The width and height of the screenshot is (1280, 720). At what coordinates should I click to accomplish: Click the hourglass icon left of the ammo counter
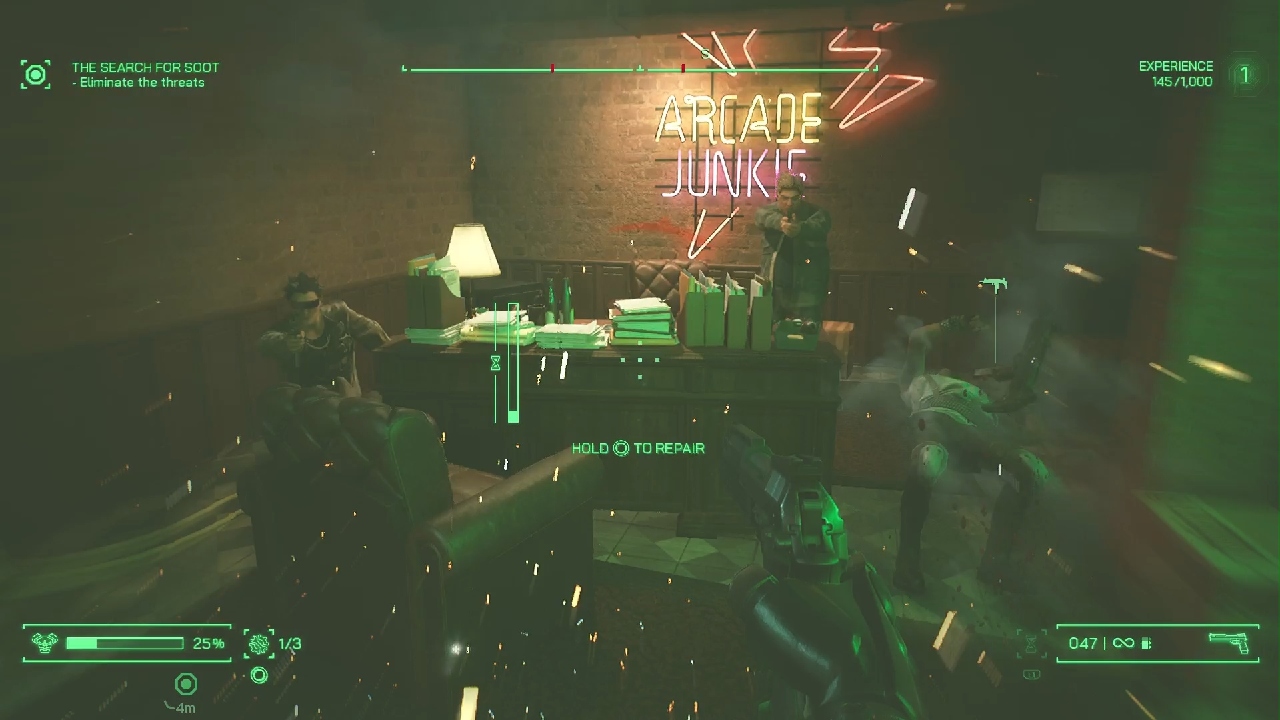(x=1030, y=643)
